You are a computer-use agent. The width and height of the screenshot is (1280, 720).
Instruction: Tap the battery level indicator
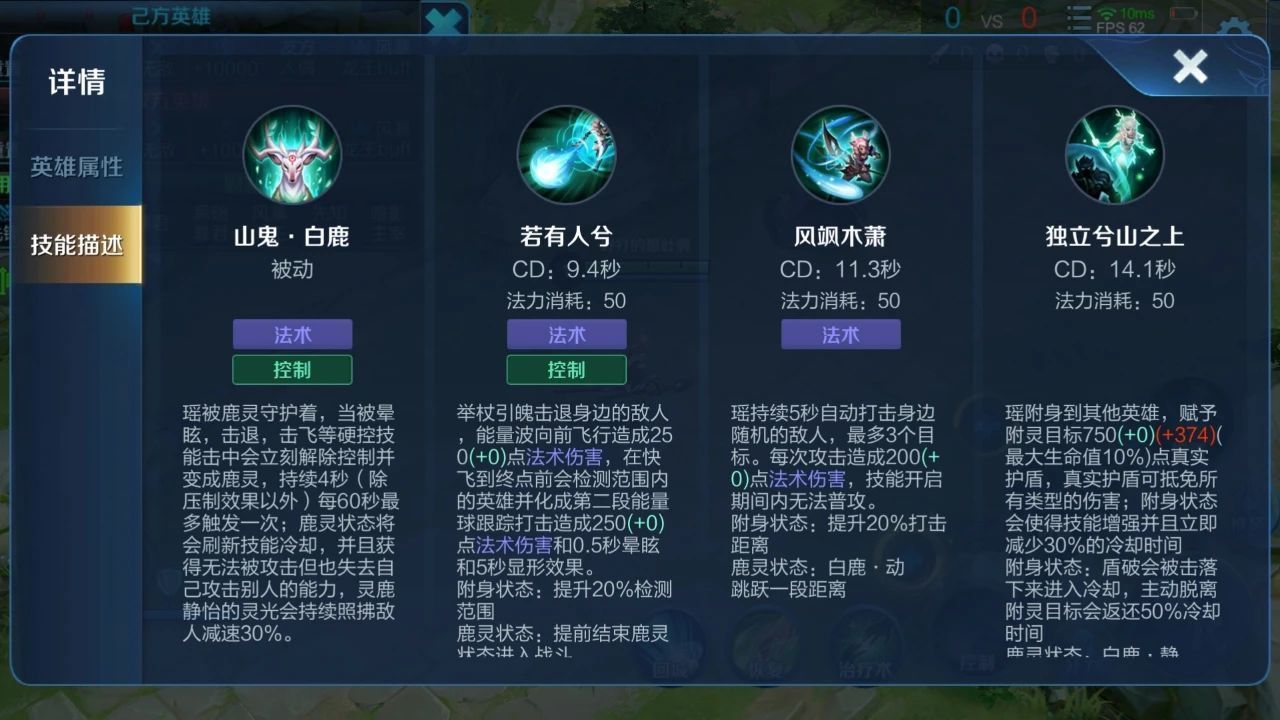click(x=1185, y=13)
